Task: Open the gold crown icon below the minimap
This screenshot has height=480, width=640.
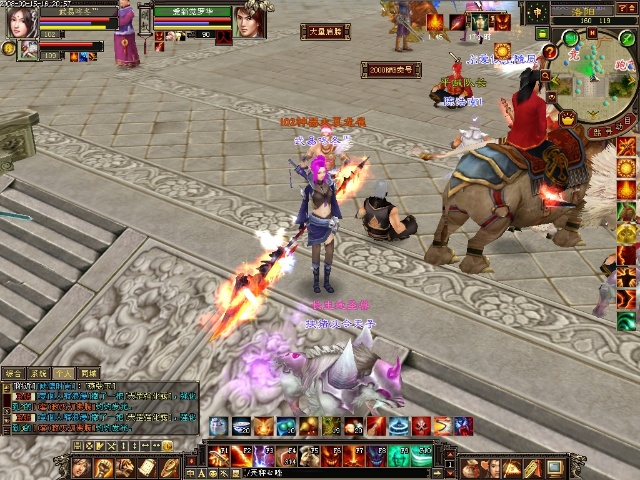Action: [x=568, y=117]
